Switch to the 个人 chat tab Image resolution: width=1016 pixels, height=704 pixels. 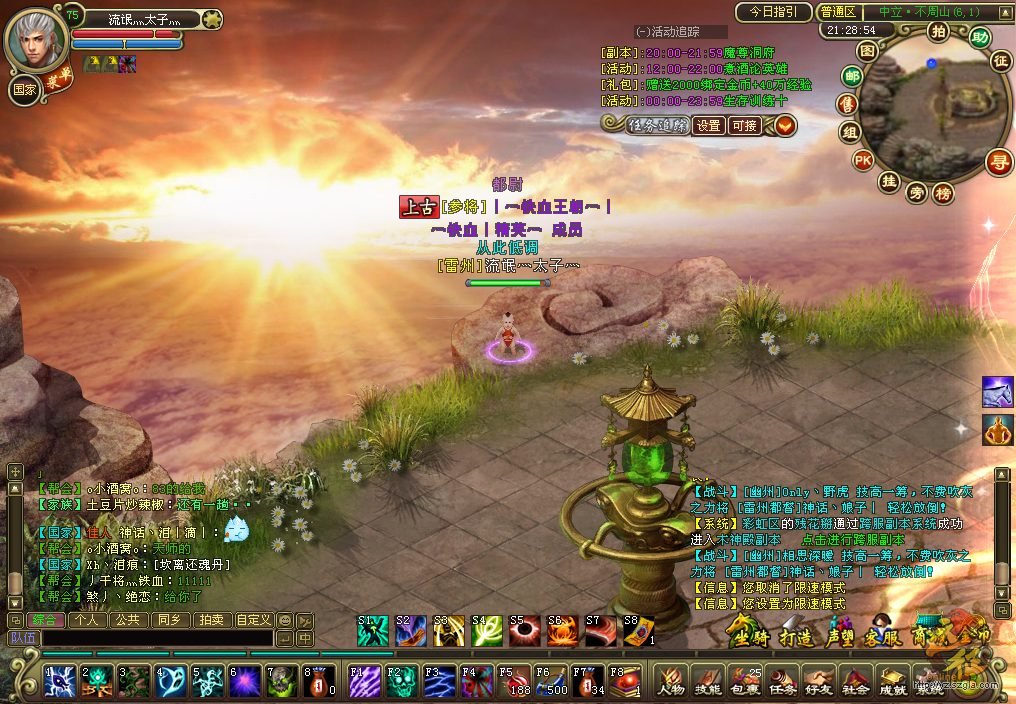coord(88,620)
